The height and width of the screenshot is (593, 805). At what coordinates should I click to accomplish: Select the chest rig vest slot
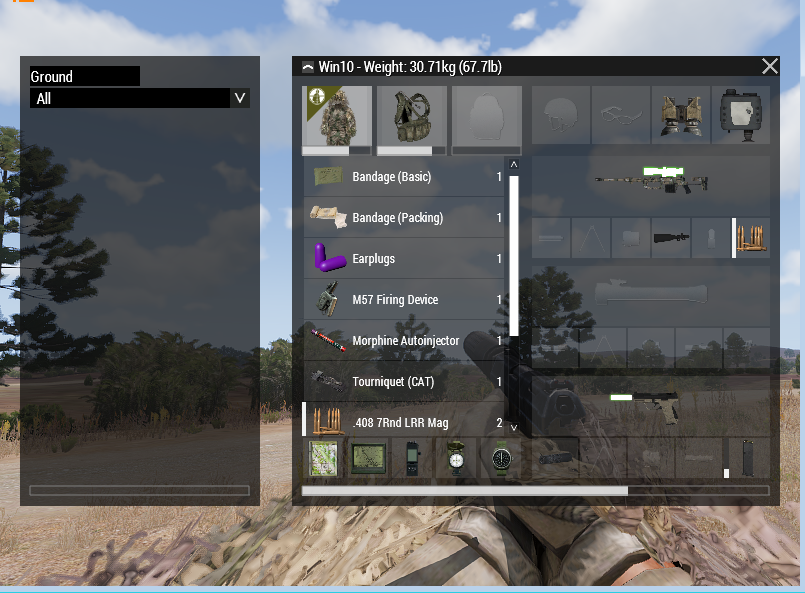411,119
